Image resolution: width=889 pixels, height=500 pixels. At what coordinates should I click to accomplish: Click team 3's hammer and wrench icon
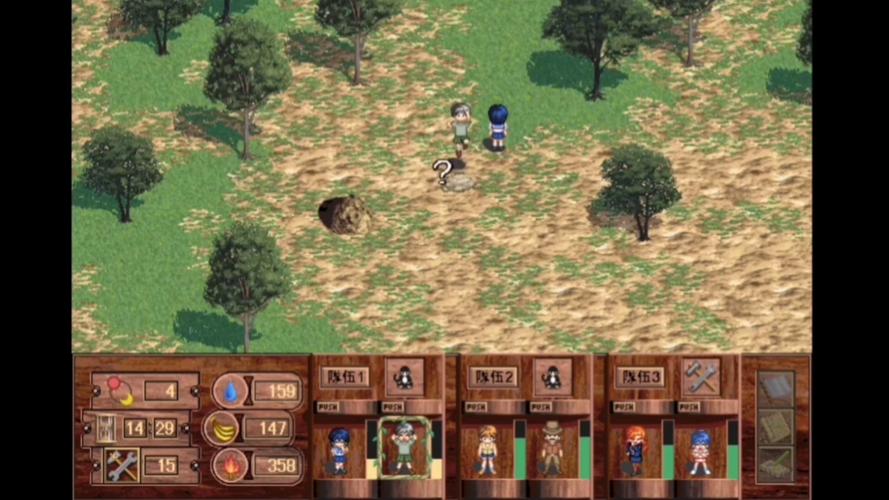pyautogui.click(x=700, y=376)
